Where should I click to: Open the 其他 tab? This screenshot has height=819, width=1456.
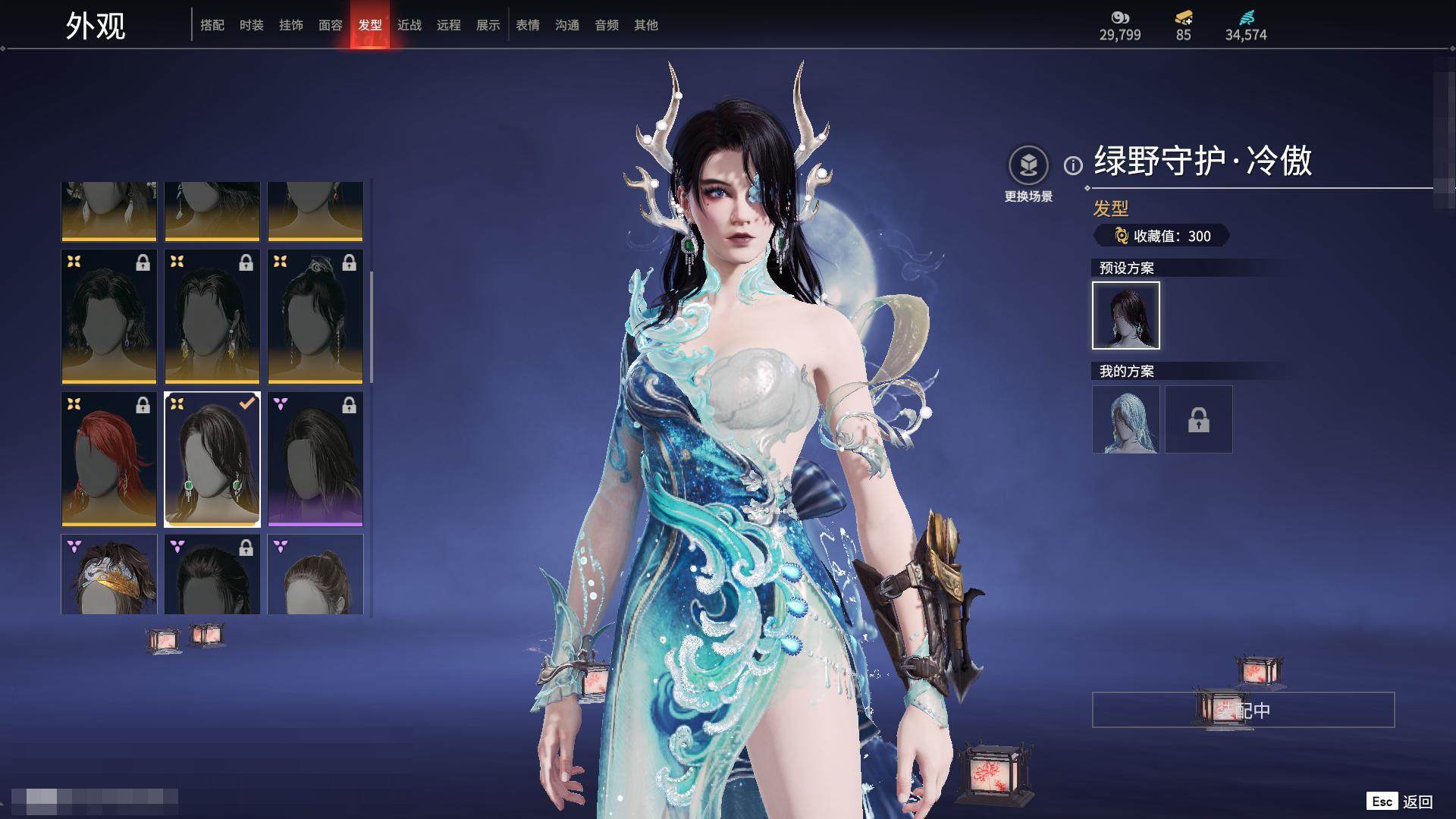click(x=646, y=25)
